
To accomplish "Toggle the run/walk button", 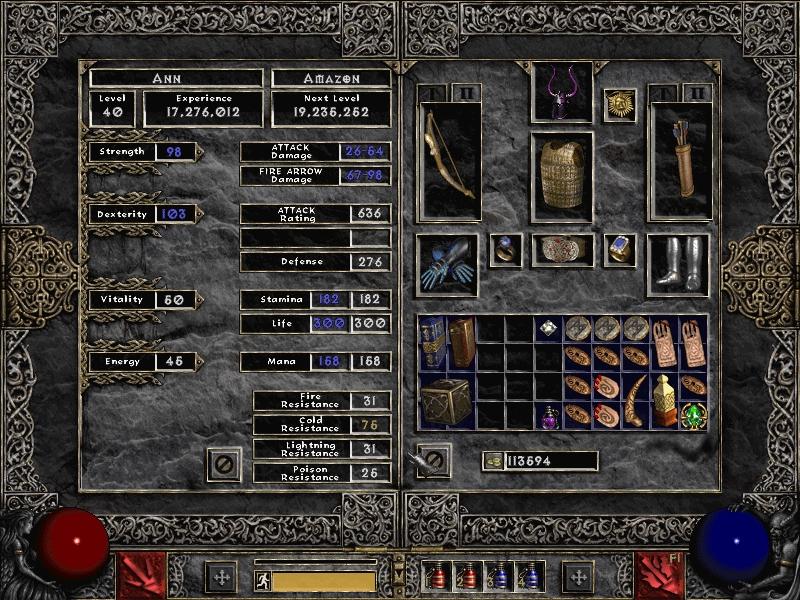I will (x=260, y=580).
